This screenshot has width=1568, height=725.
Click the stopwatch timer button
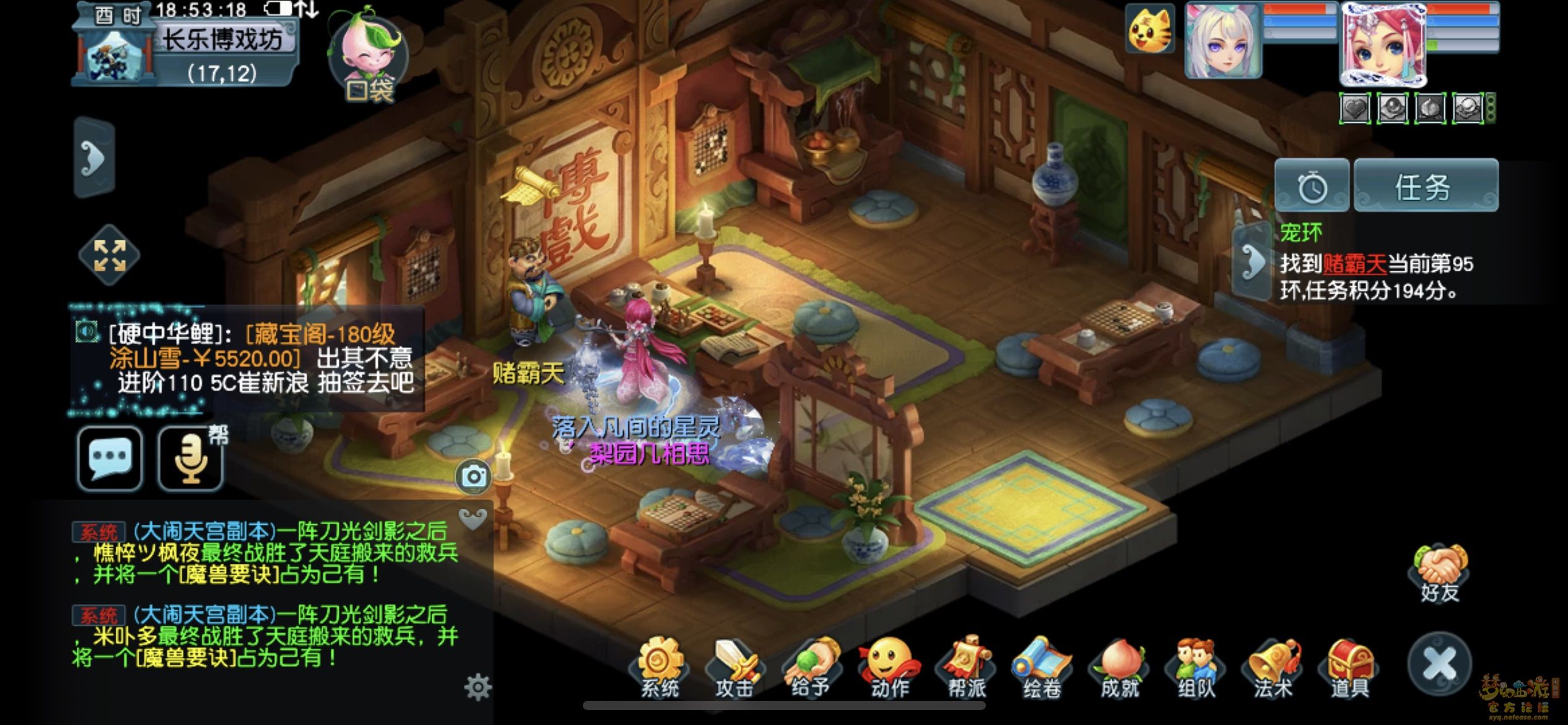pos(1312,186)
